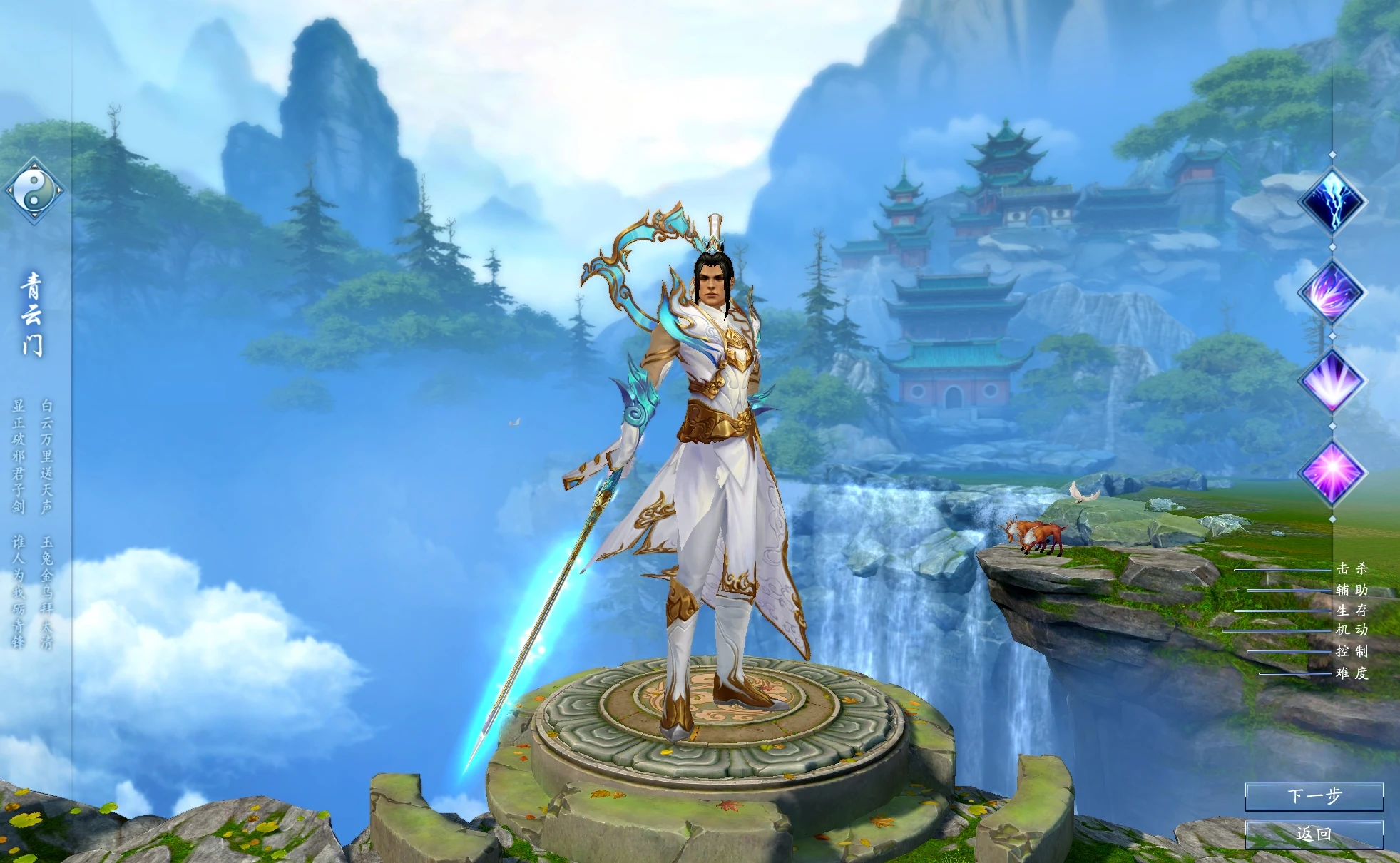
Task: Go back with the 返回 button
Action: click(x=1314, y=834)
